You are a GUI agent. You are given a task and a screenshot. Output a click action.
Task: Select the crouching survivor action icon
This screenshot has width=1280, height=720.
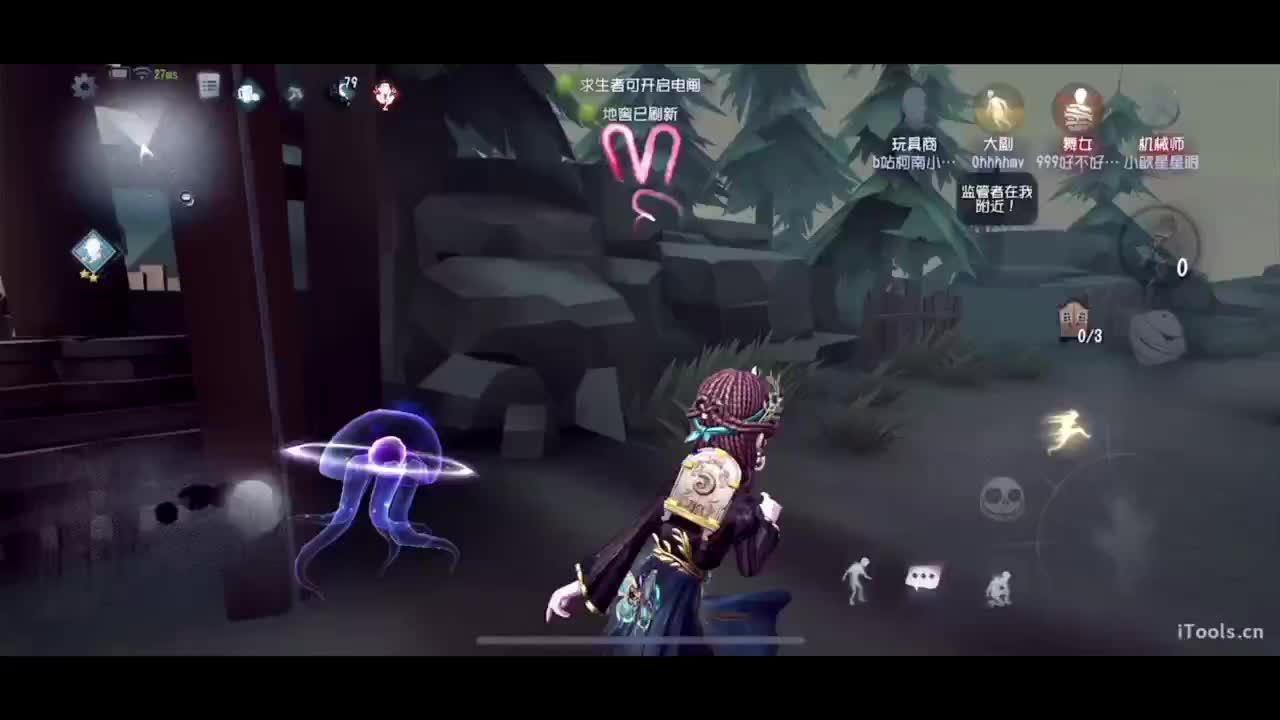(x=1000, y=588)
